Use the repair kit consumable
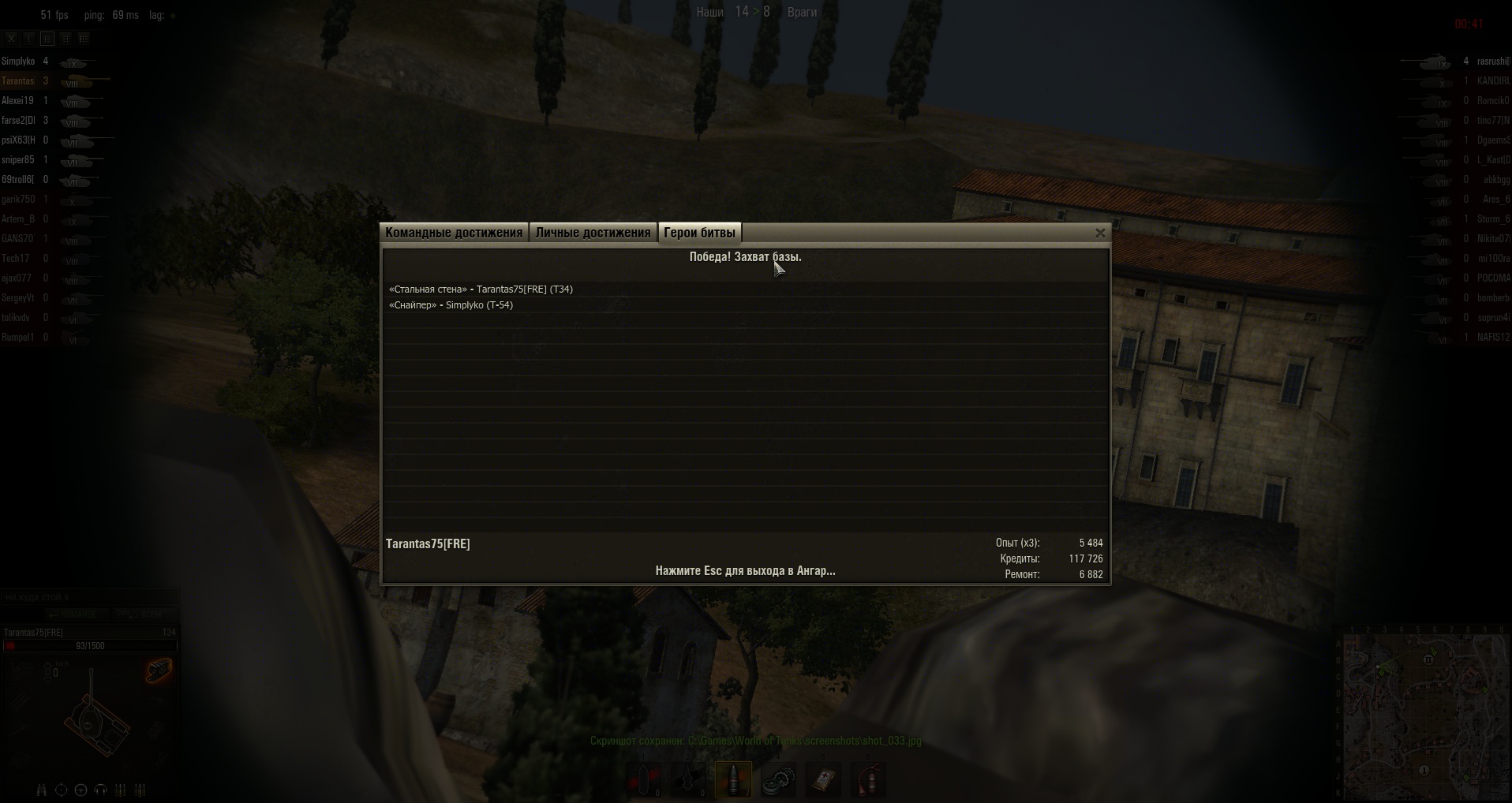This screenshot has width=1512, height=803. pyautogui.click(x=778, y=779)
